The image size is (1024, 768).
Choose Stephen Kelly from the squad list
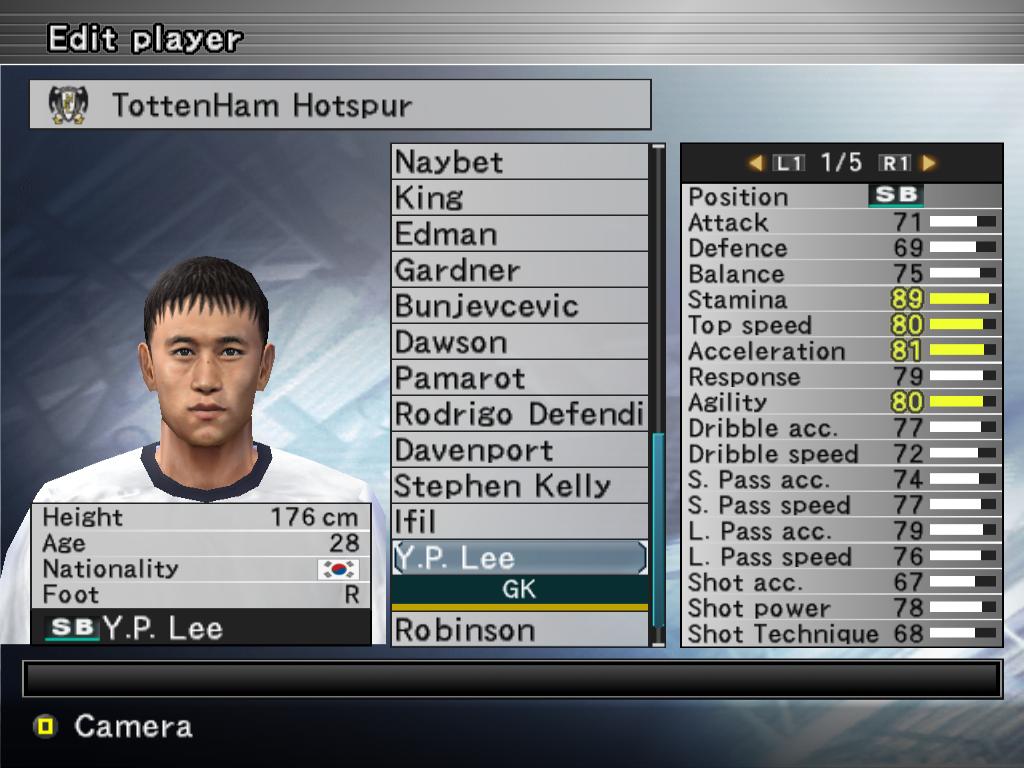(519, 486)
